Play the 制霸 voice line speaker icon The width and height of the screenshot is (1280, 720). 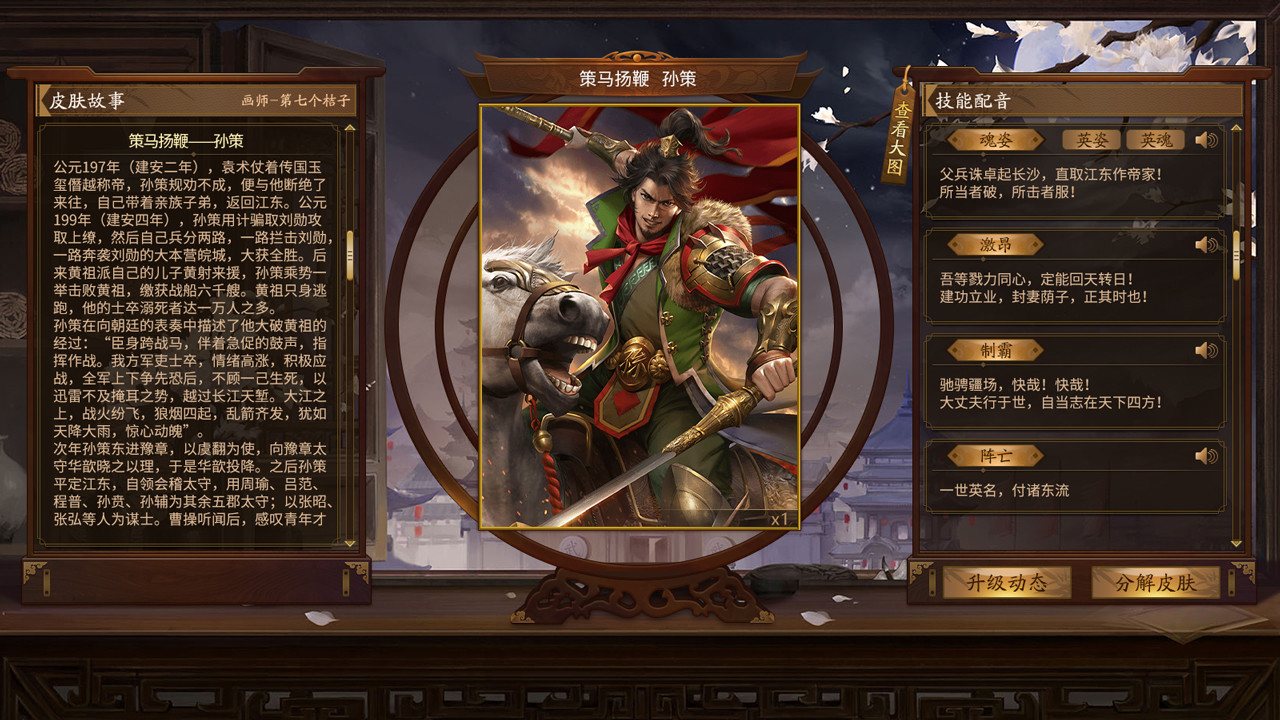pos(1204,351)
